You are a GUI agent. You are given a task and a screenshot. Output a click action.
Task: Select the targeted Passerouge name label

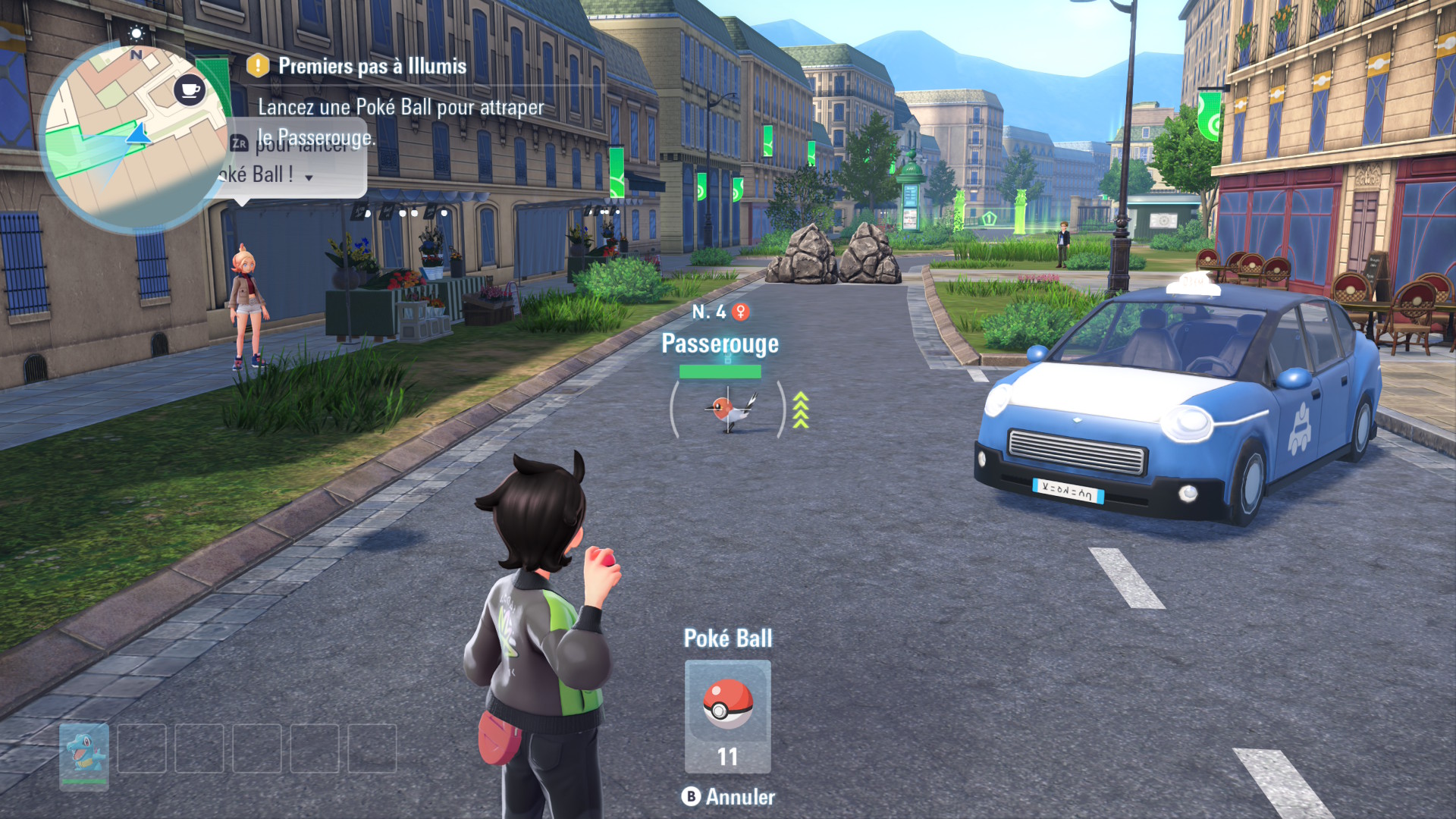720,344
